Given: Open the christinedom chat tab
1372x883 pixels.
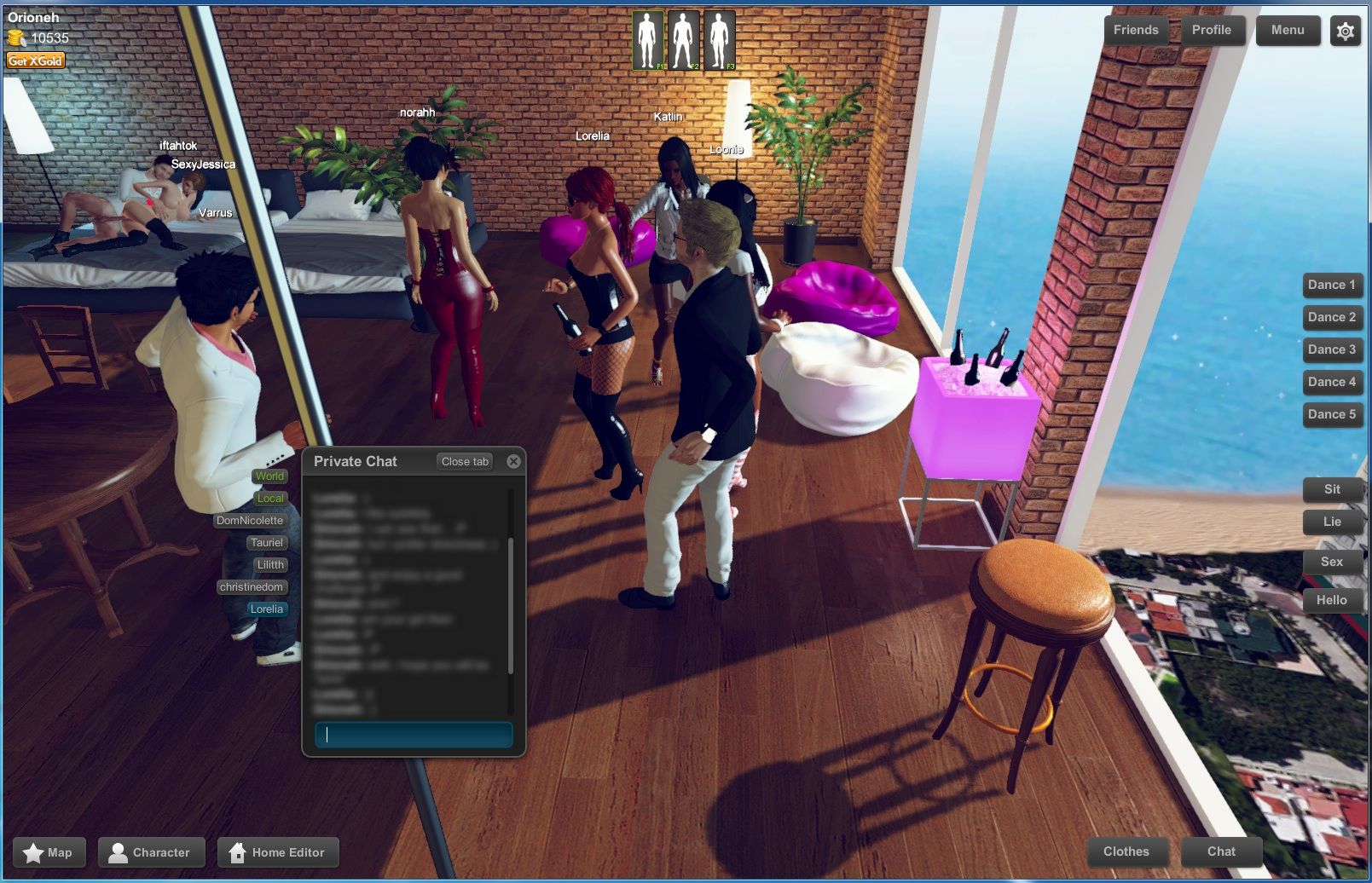Looking at the screenshot, I should coord(252,587).
